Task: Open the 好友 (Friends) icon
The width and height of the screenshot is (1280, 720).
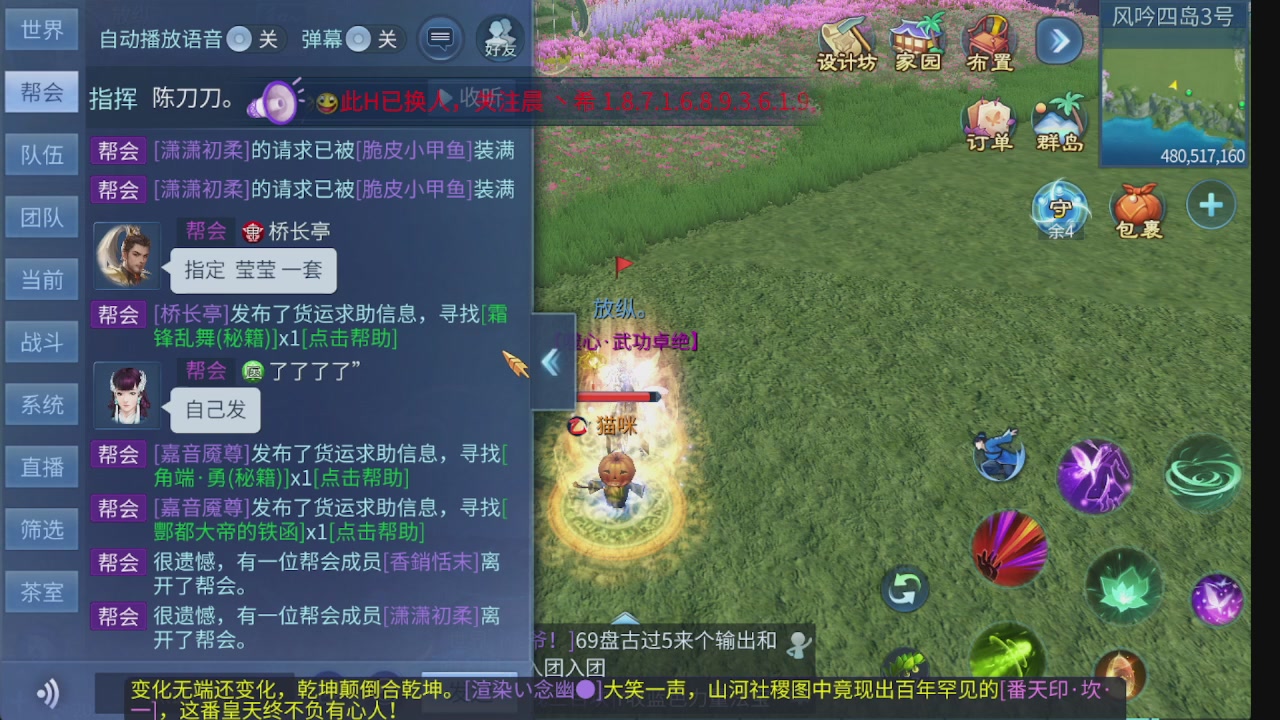Action: pyautogui.click(x=500, y=38)
